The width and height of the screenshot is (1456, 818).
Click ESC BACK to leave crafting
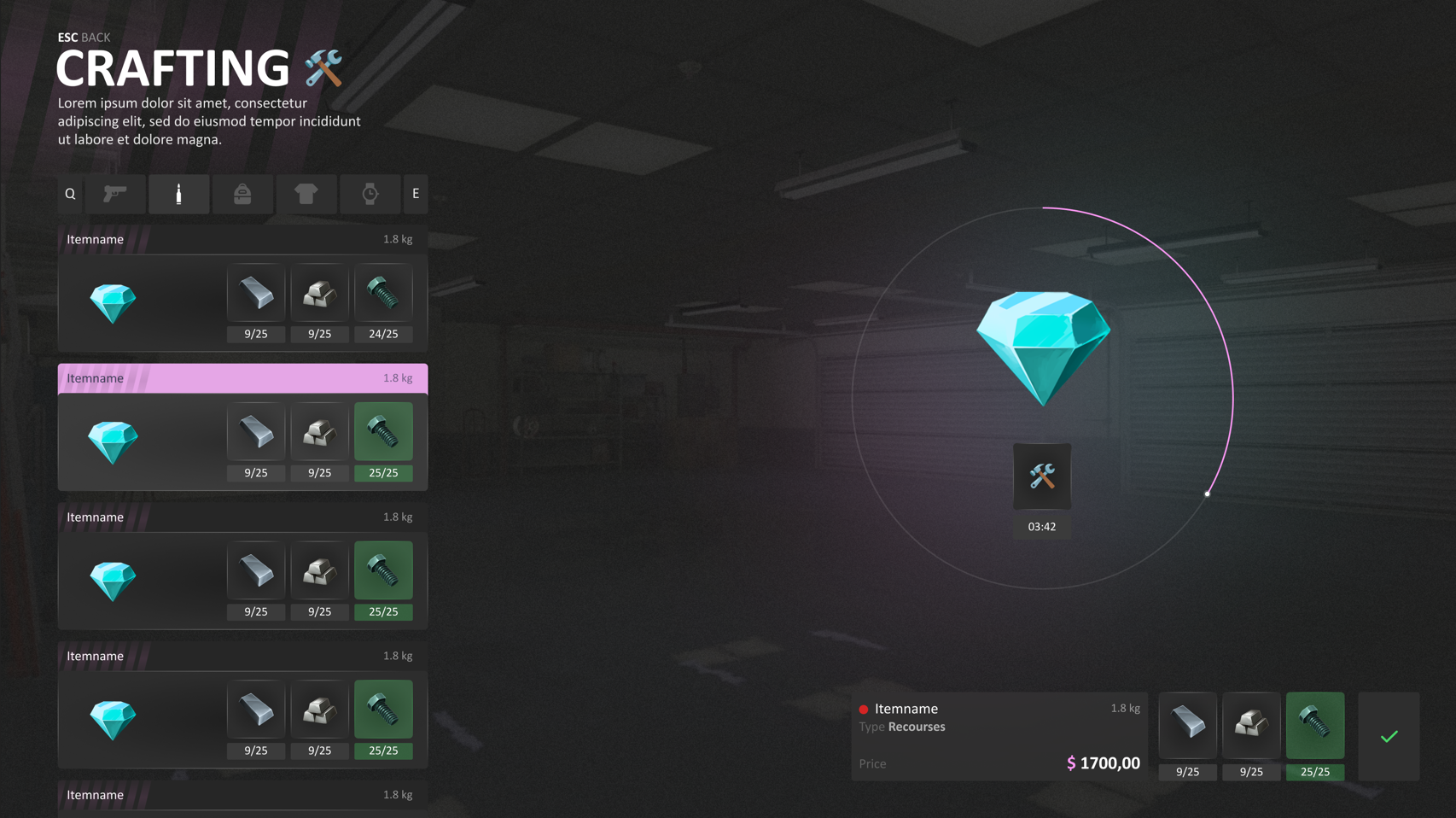pyautogui.click(x=83, y=38)
